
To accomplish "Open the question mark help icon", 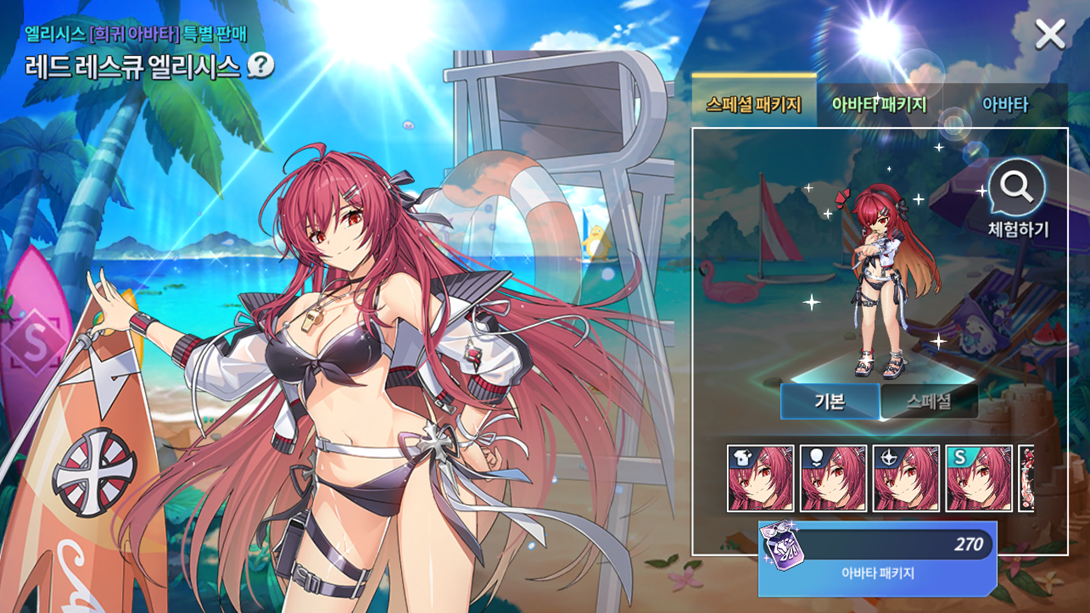I will pos(260,66).
